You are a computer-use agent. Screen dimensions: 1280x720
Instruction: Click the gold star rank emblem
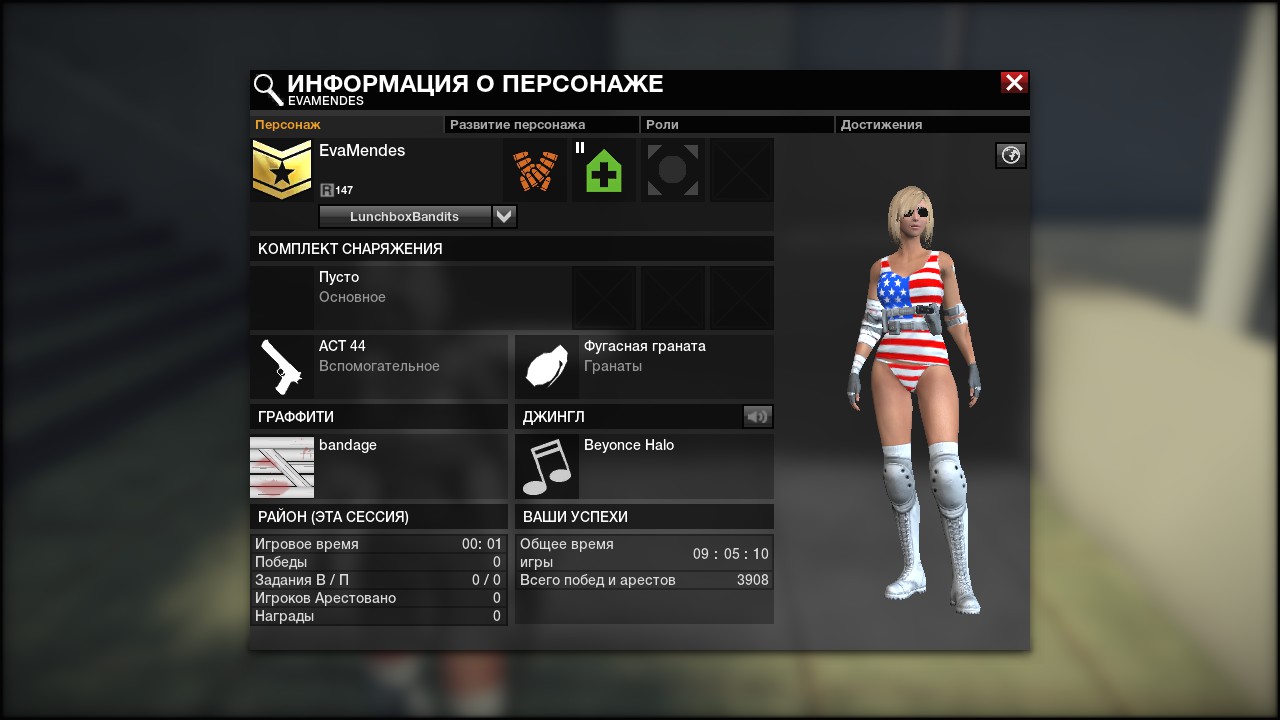282,171
